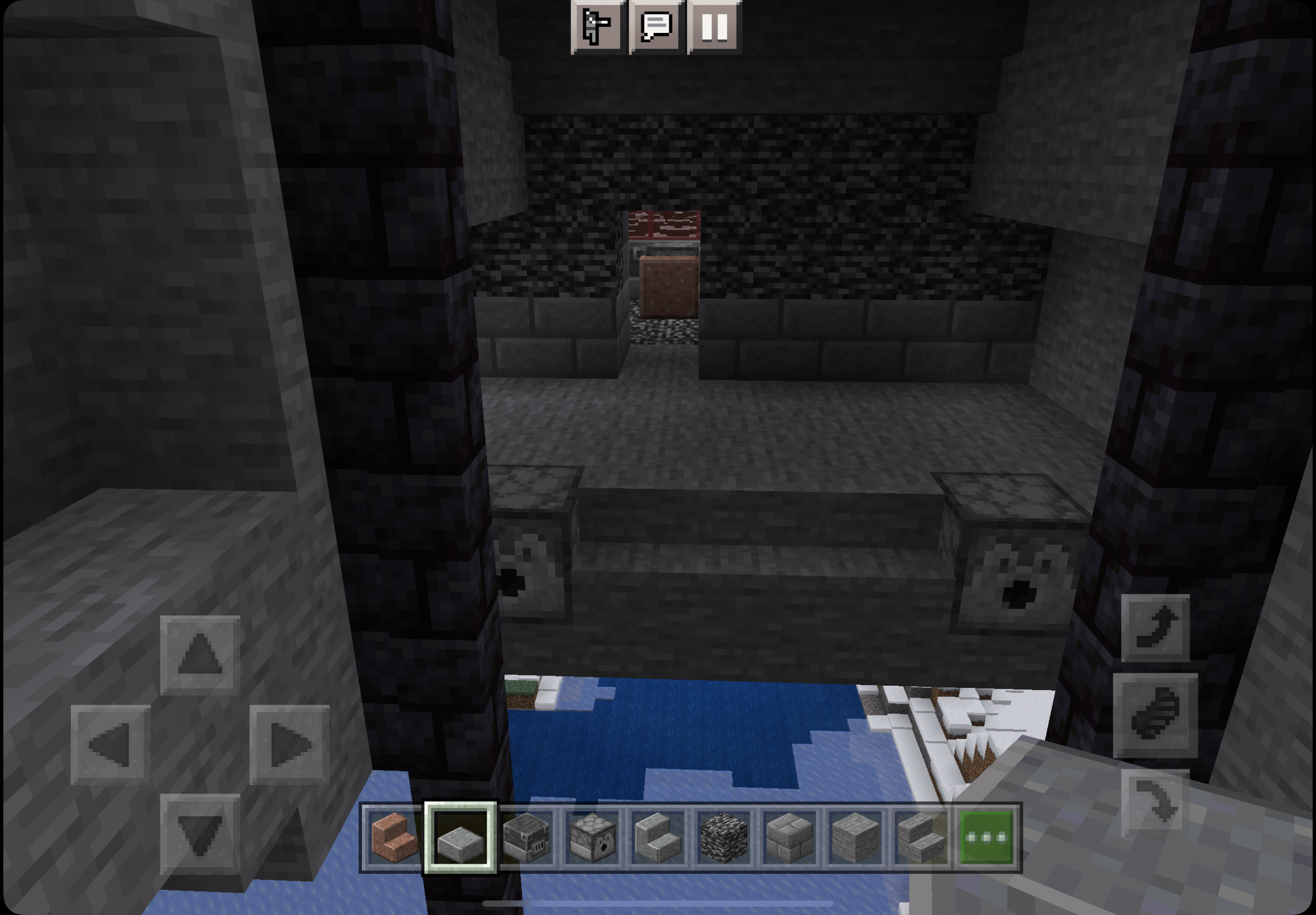This screenshot has width=1316, height=915.
Task: Pause the game
Action: click(714, 27)
